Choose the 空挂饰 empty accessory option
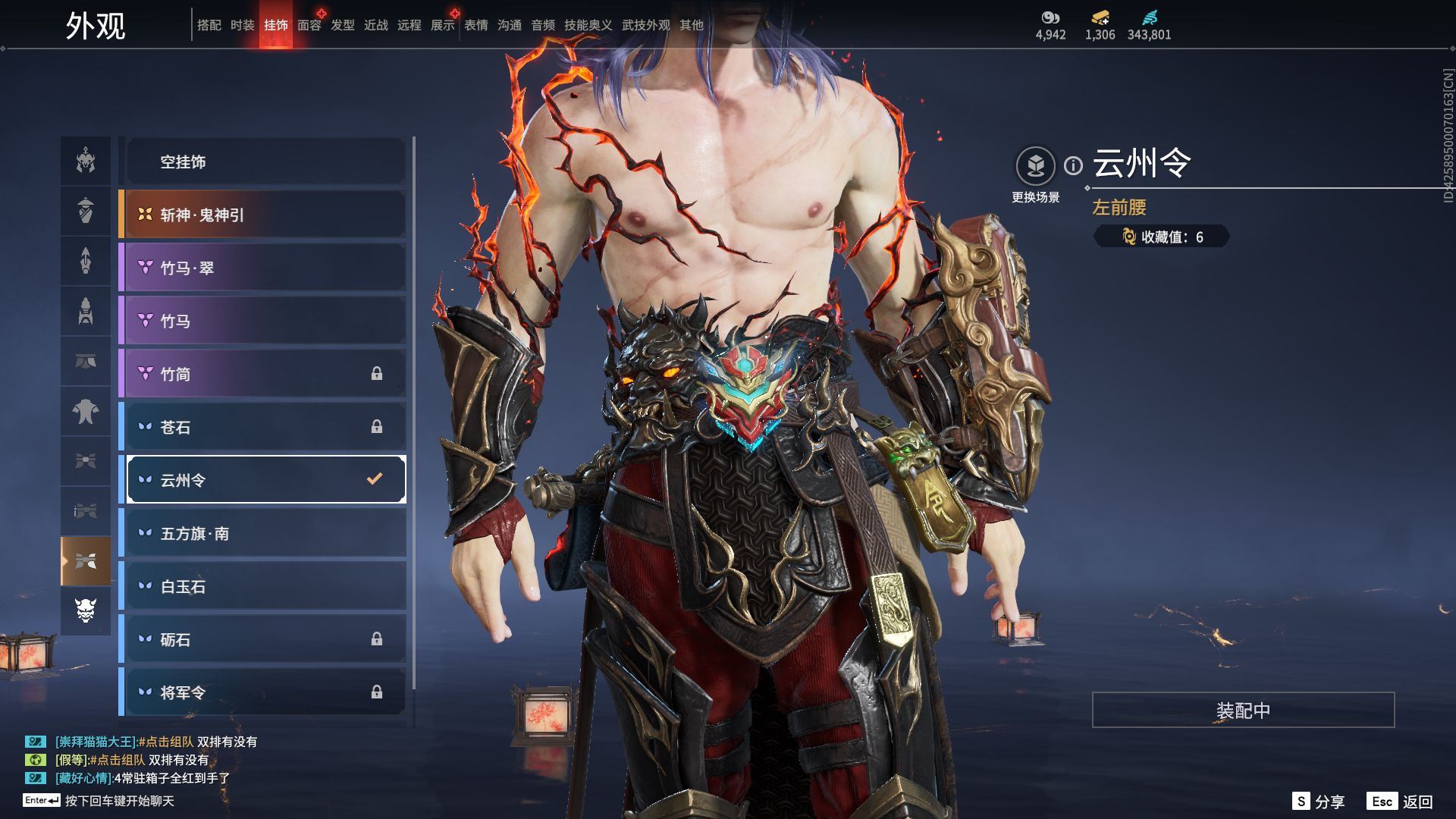 pos(265,162)
